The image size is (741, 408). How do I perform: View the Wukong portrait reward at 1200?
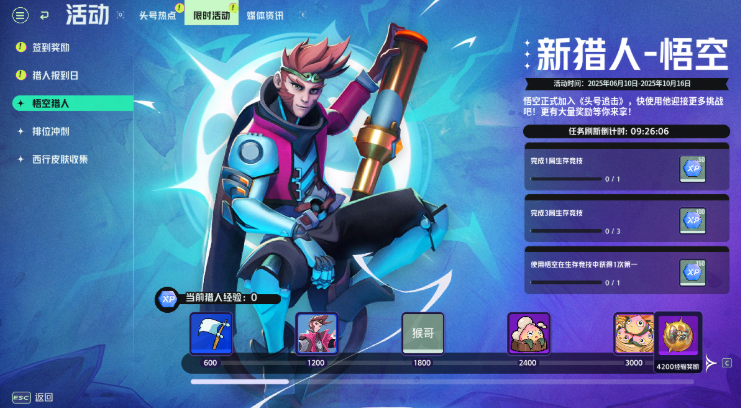click(317, 333)
